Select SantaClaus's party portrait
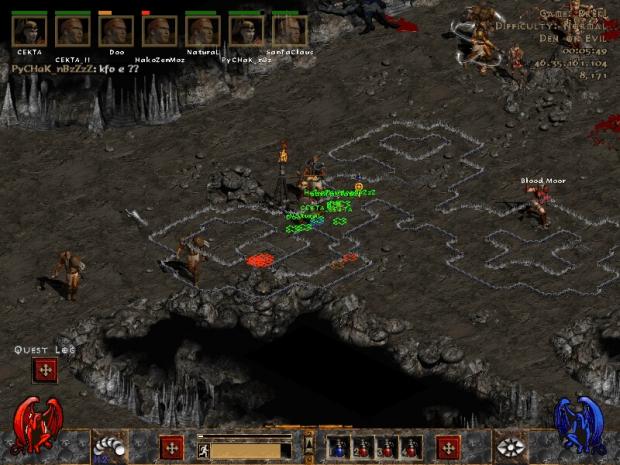620x465 pixels. (289, 30)
